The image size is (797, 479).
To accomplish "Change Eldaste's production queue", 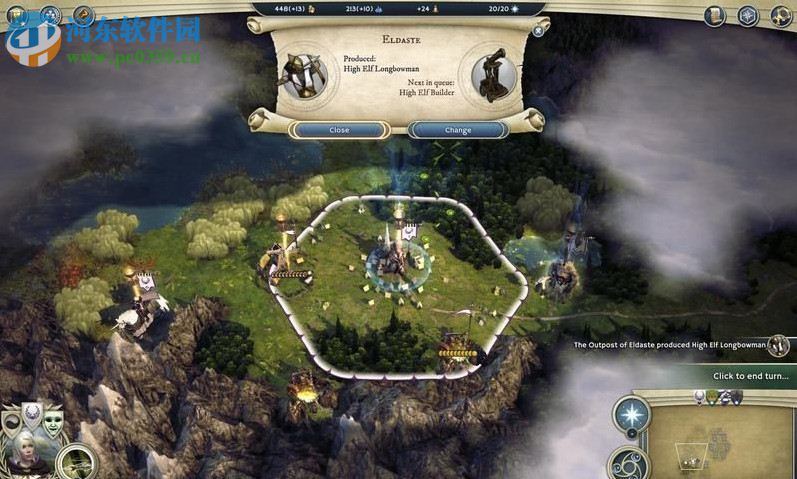I will 457,130.
